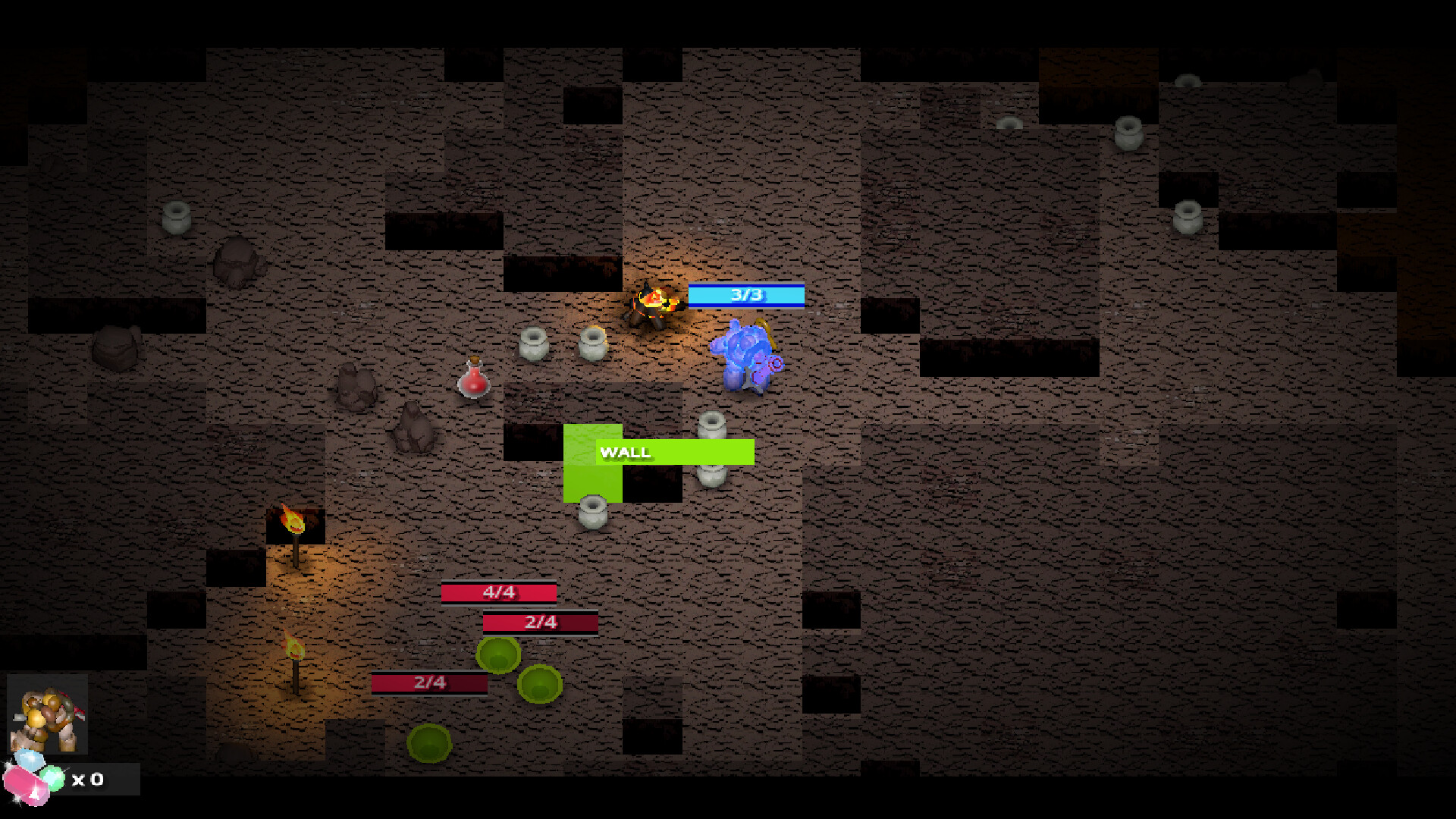Select the blue slime enemy
Screen dimensions: 1456x819
click(x=747, y=356)
